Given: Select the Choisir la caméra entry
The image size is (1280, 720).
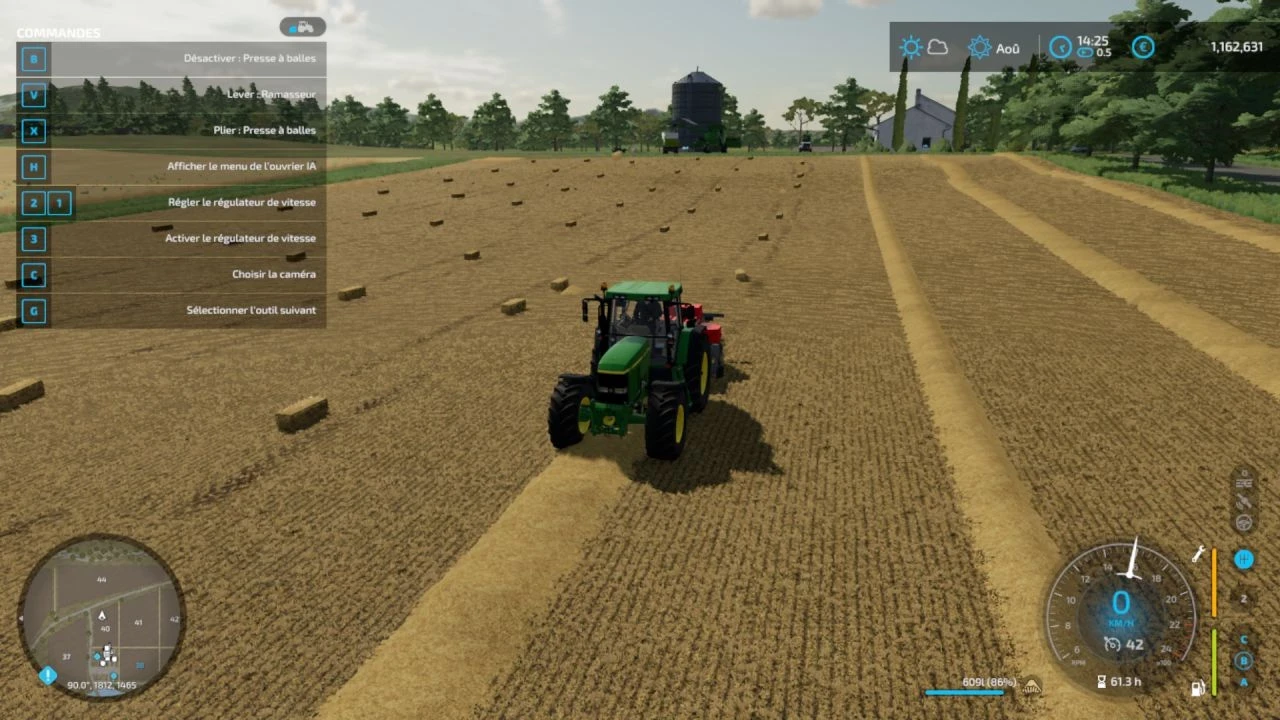Looking at the screenshot, I should coord(273,274).
